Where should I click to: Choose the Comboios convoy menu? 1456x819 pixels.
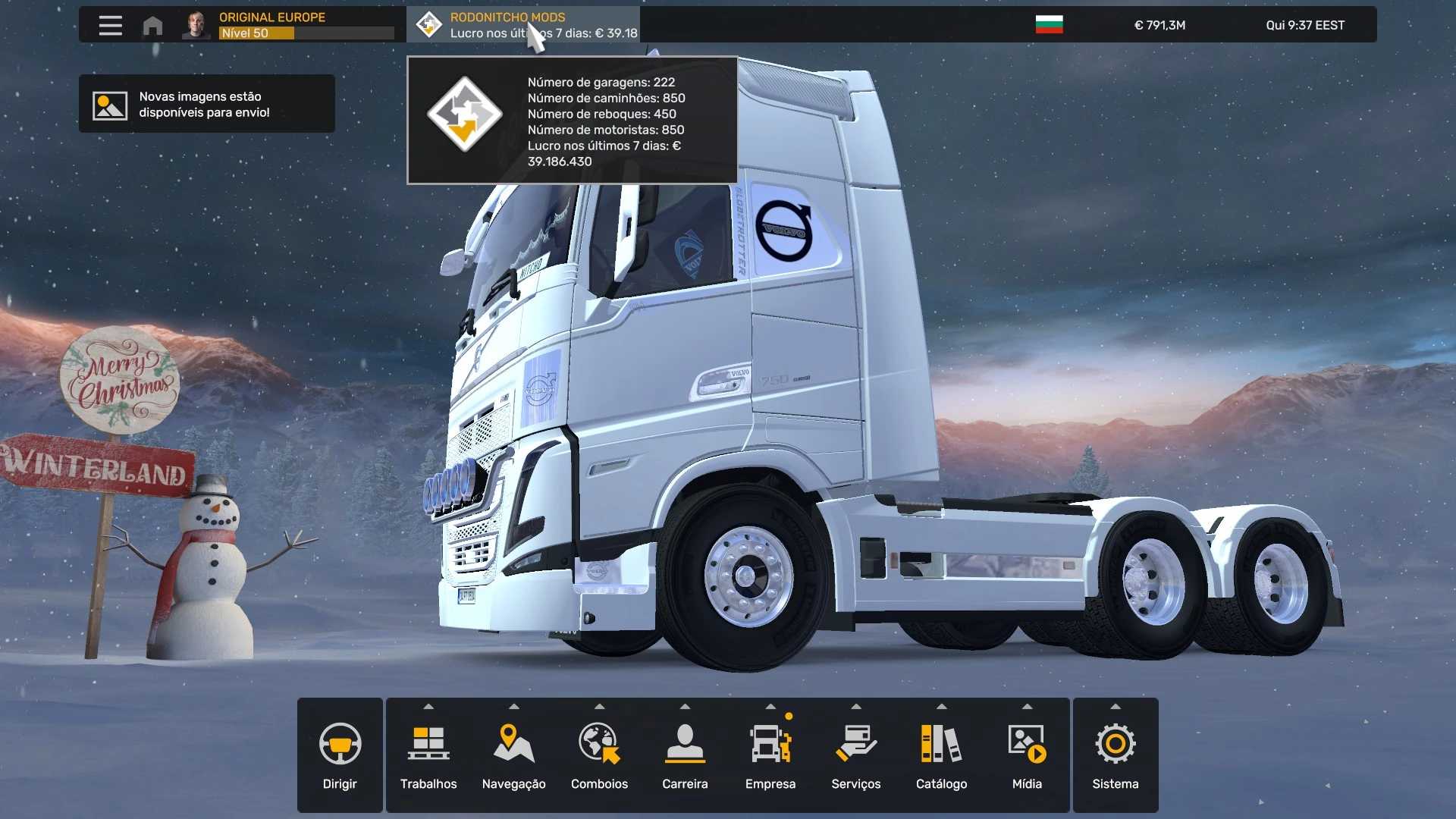[x=599, y=755]
